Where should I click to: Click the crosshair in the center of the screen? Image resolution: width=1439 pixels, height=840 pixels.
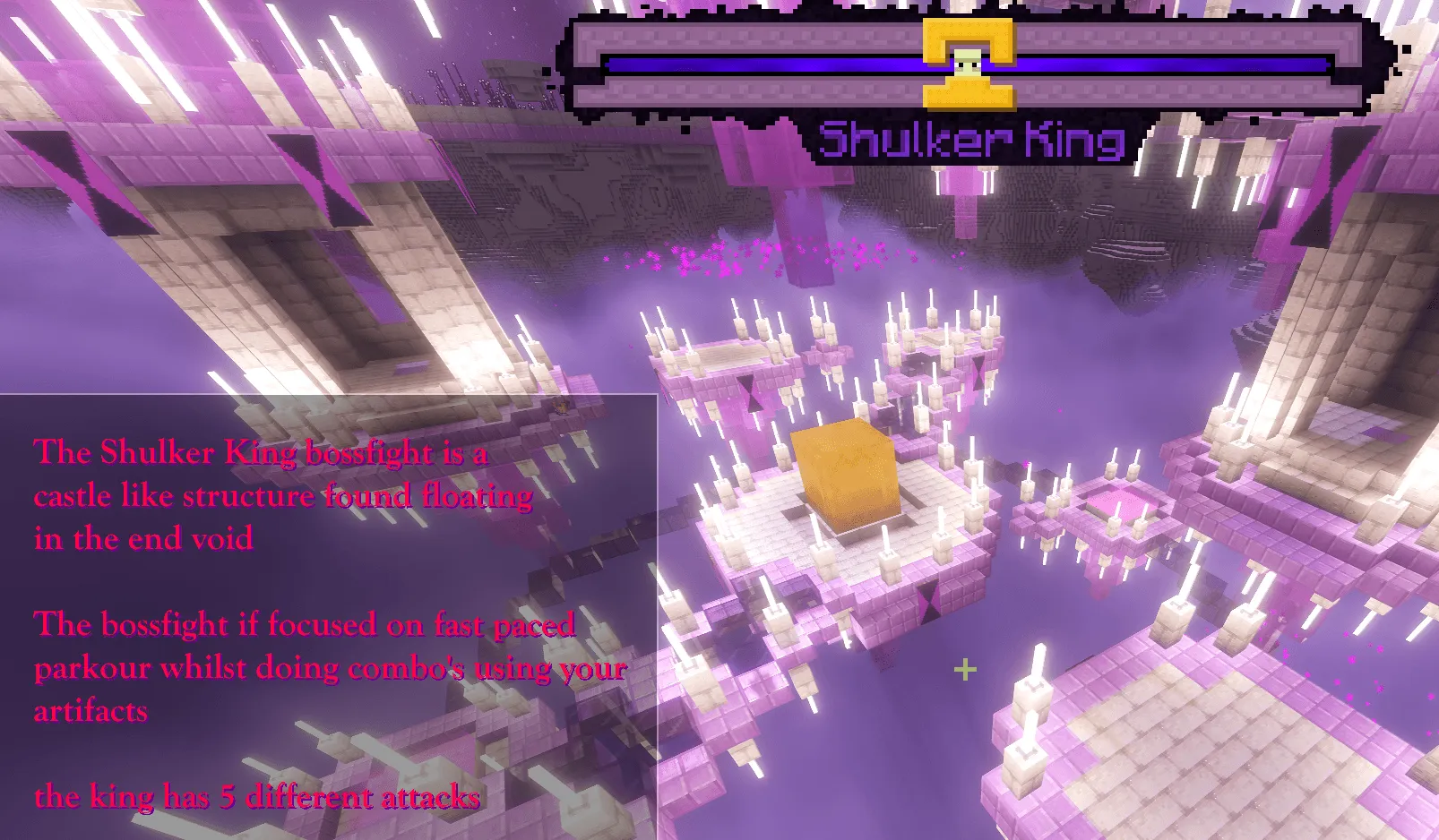click(x=965, y=667)
